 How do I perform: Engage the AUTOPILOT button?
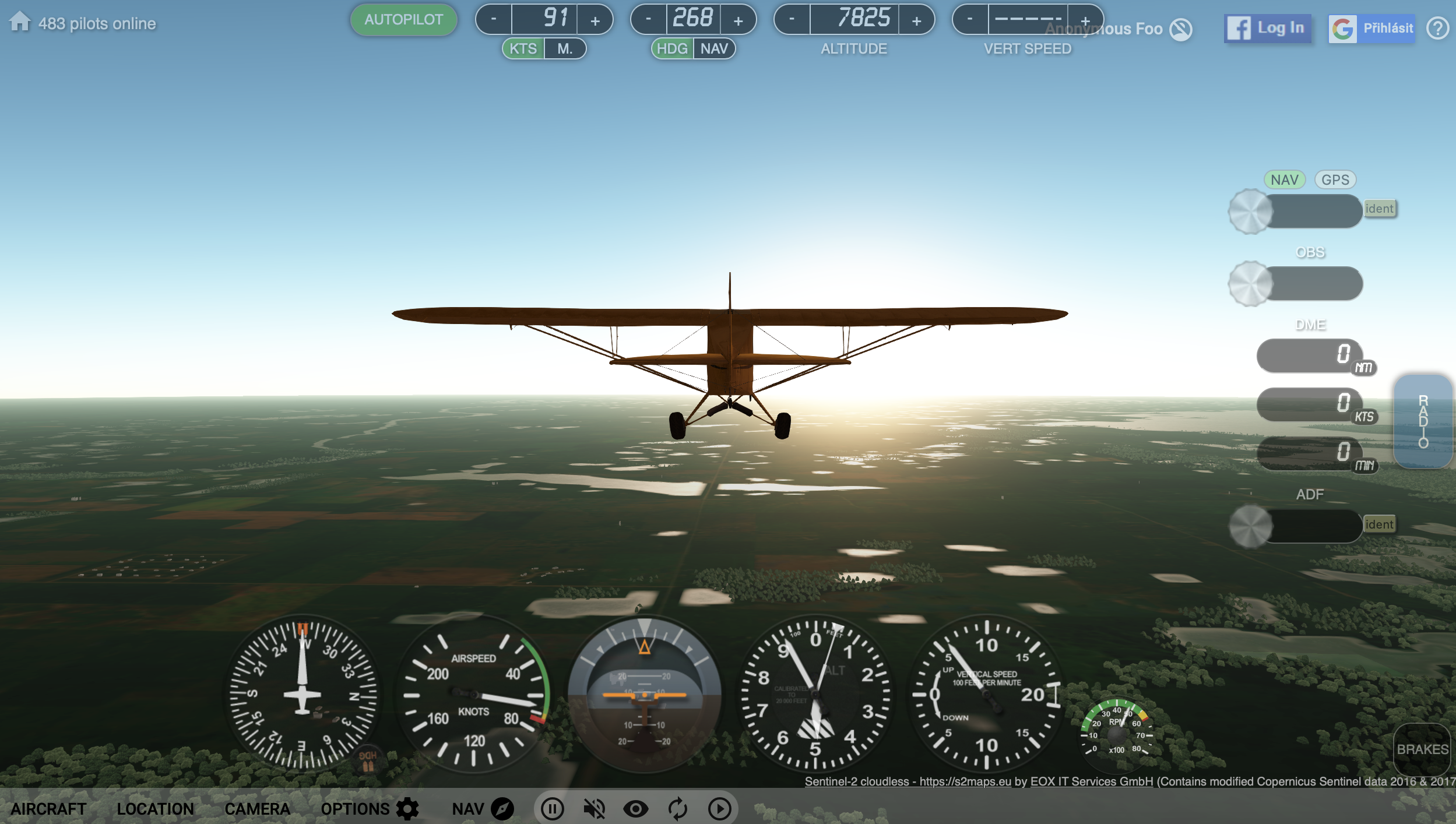[x=403, y=19]
